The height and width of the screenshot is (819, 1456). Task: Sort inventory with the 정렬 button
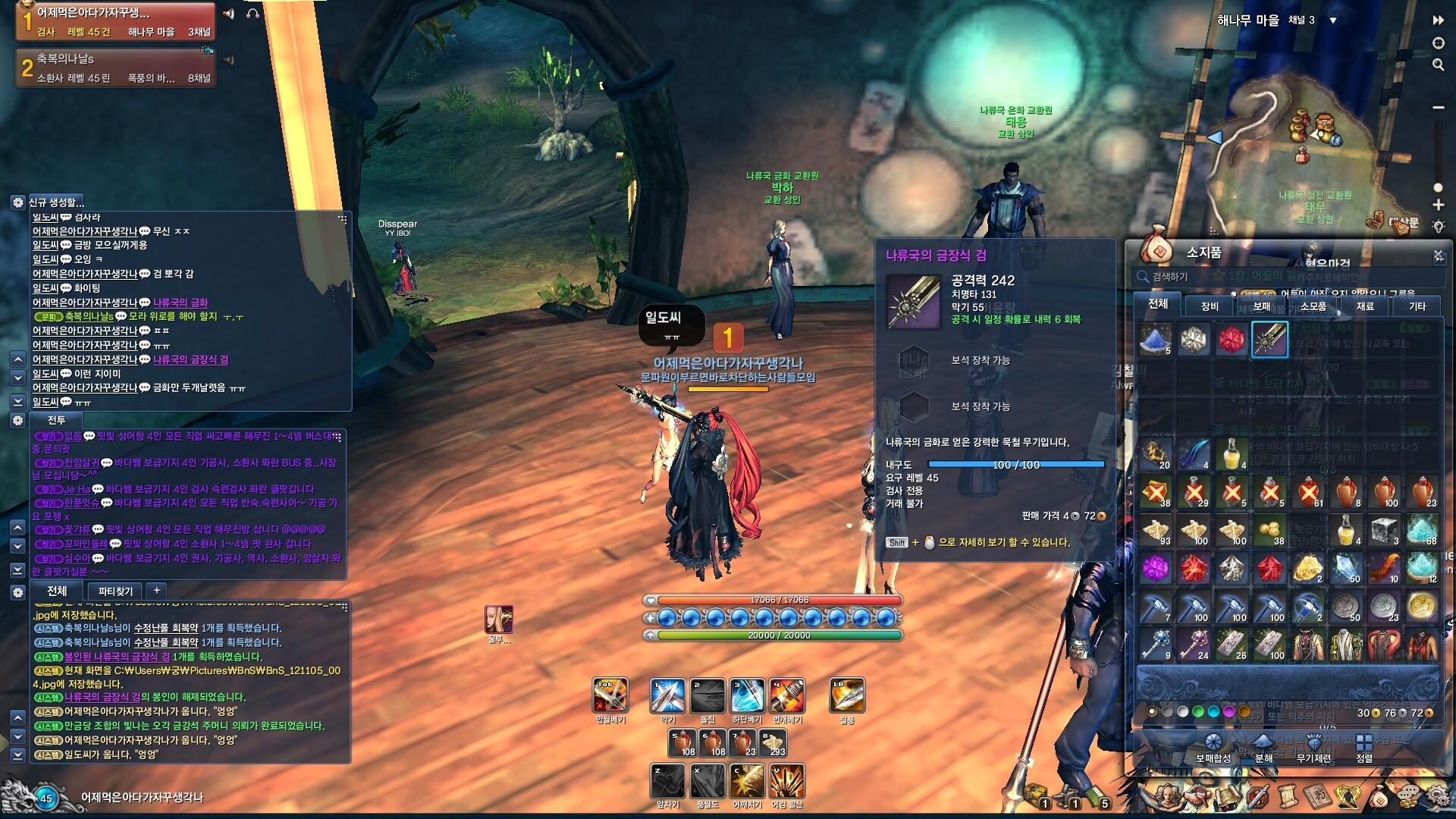click(1364, 747)
